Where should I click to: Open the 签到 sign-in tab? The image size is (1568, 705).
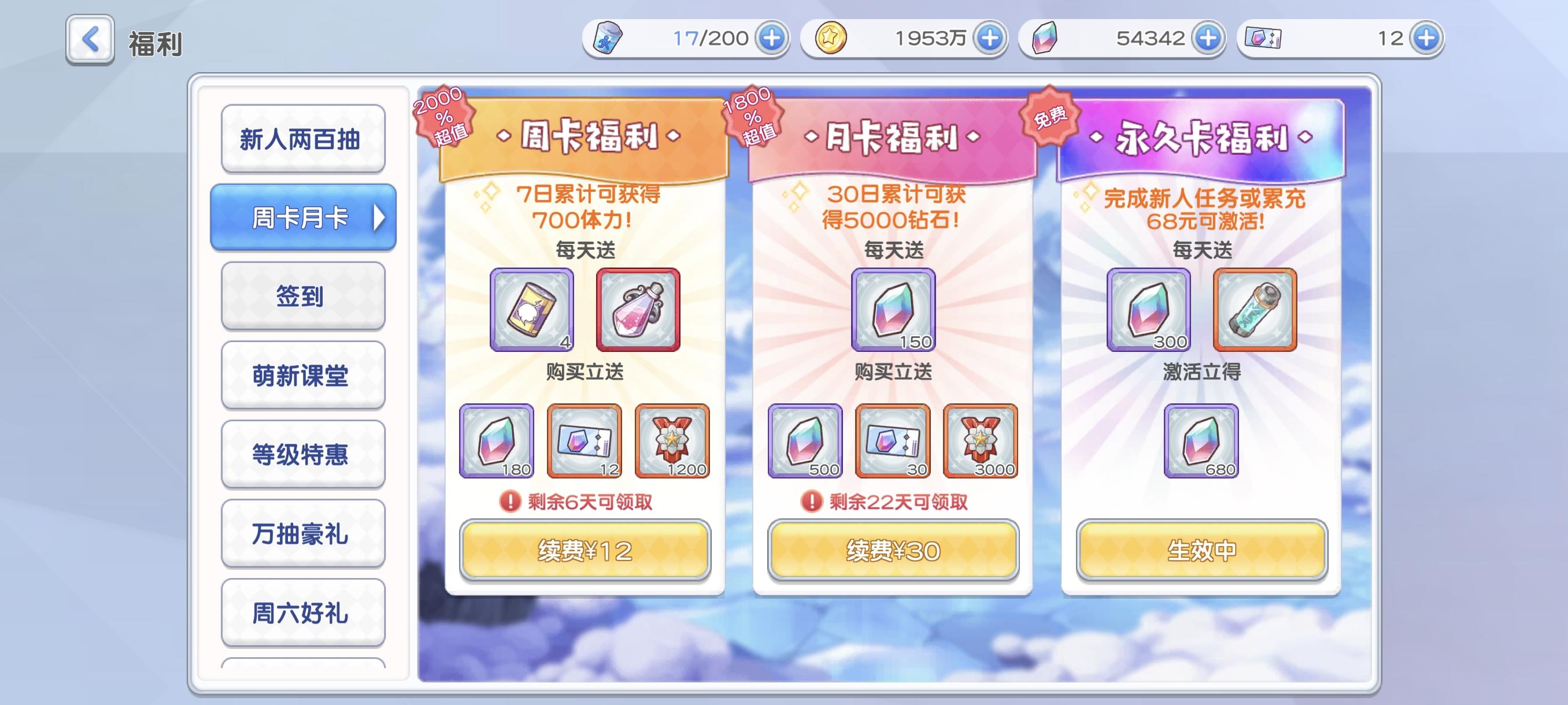coord(303,296)
